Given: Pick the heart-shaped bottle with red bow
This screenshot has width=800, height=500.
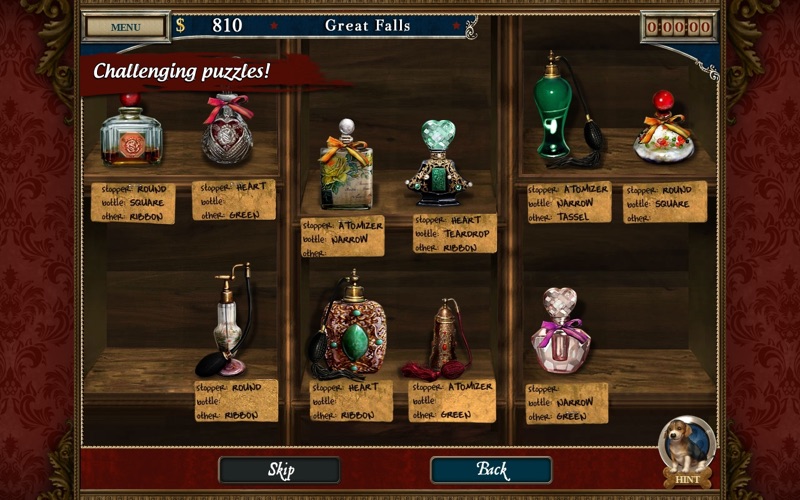Looking at the screenshot, I should pyautogui.click(x=227, y=130).
